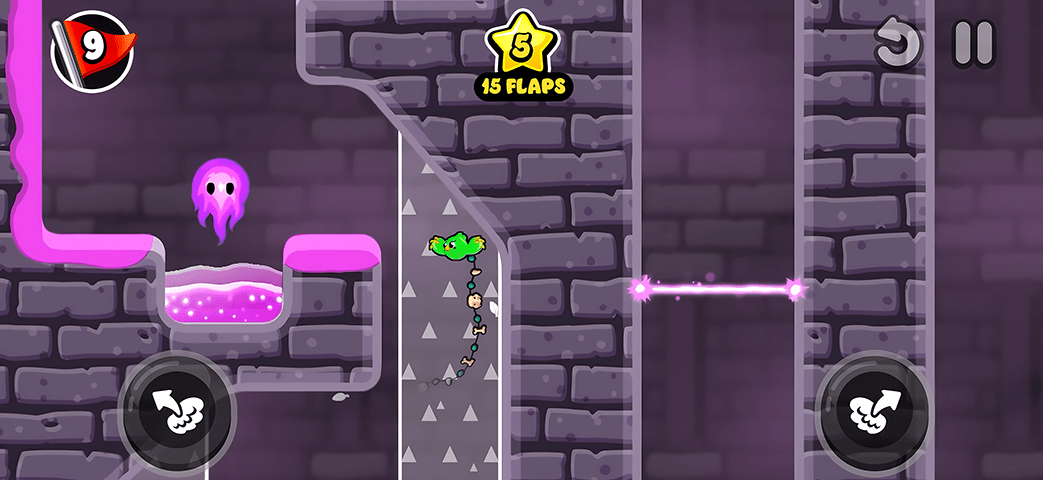This screenshot has width=1043, height=480.
Task: Restart the level with the retry arrow
Action: 896,43
